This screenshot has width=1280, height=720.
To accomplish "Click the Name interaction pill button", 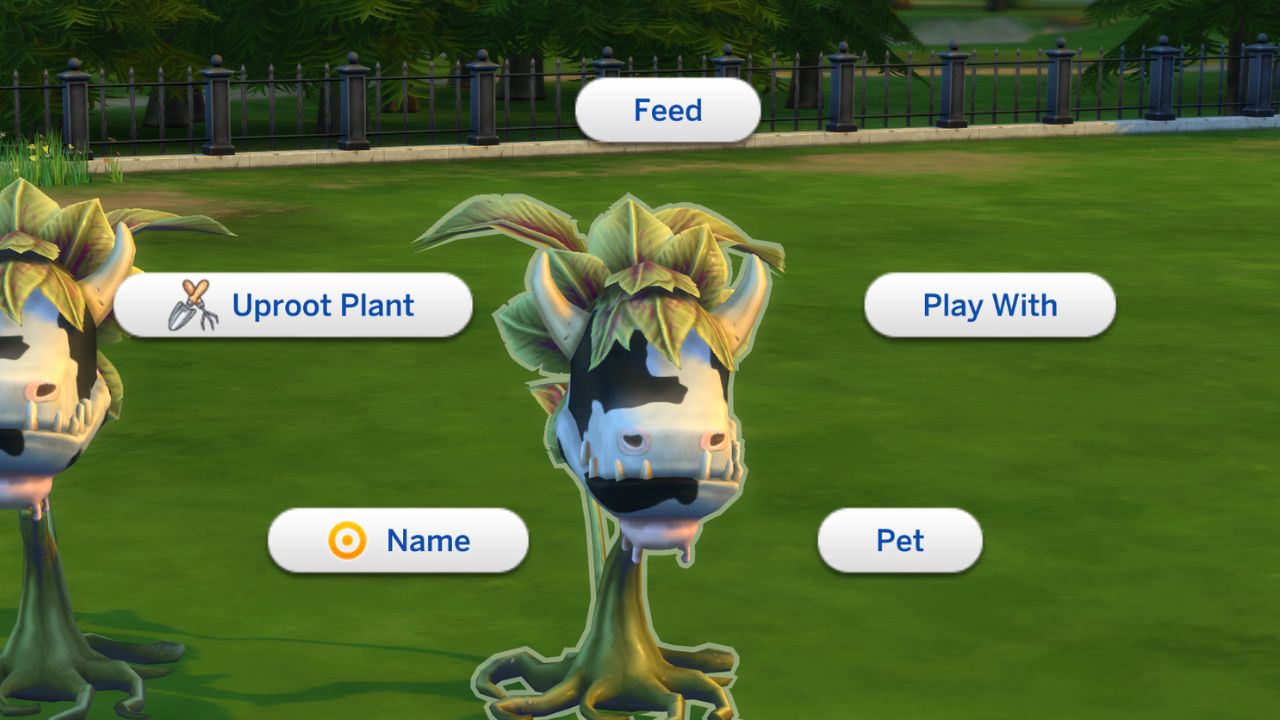I will coord(398,541).
